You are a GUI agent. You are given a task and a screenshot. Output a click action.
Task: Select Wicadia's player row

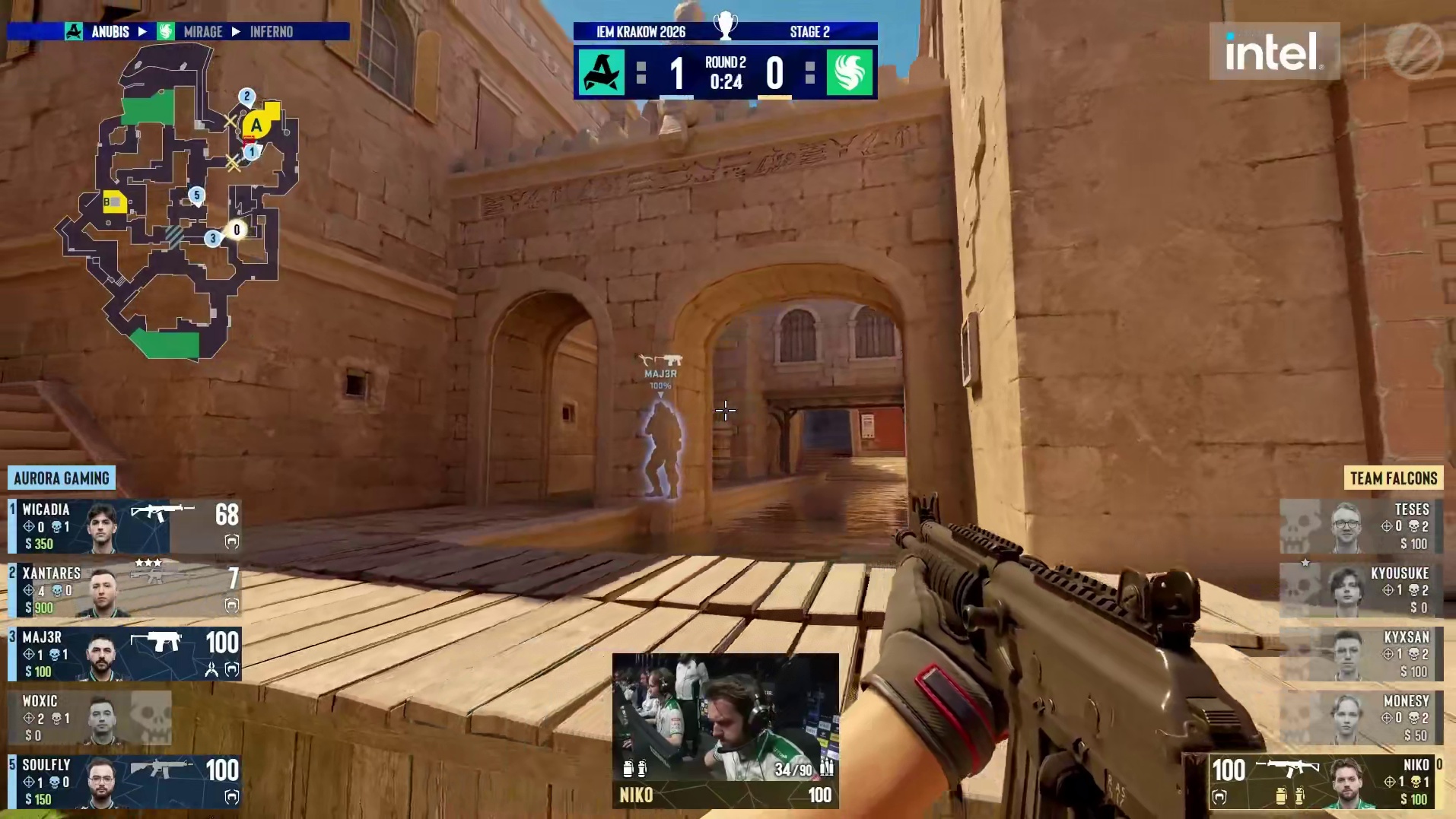(125, 526)
